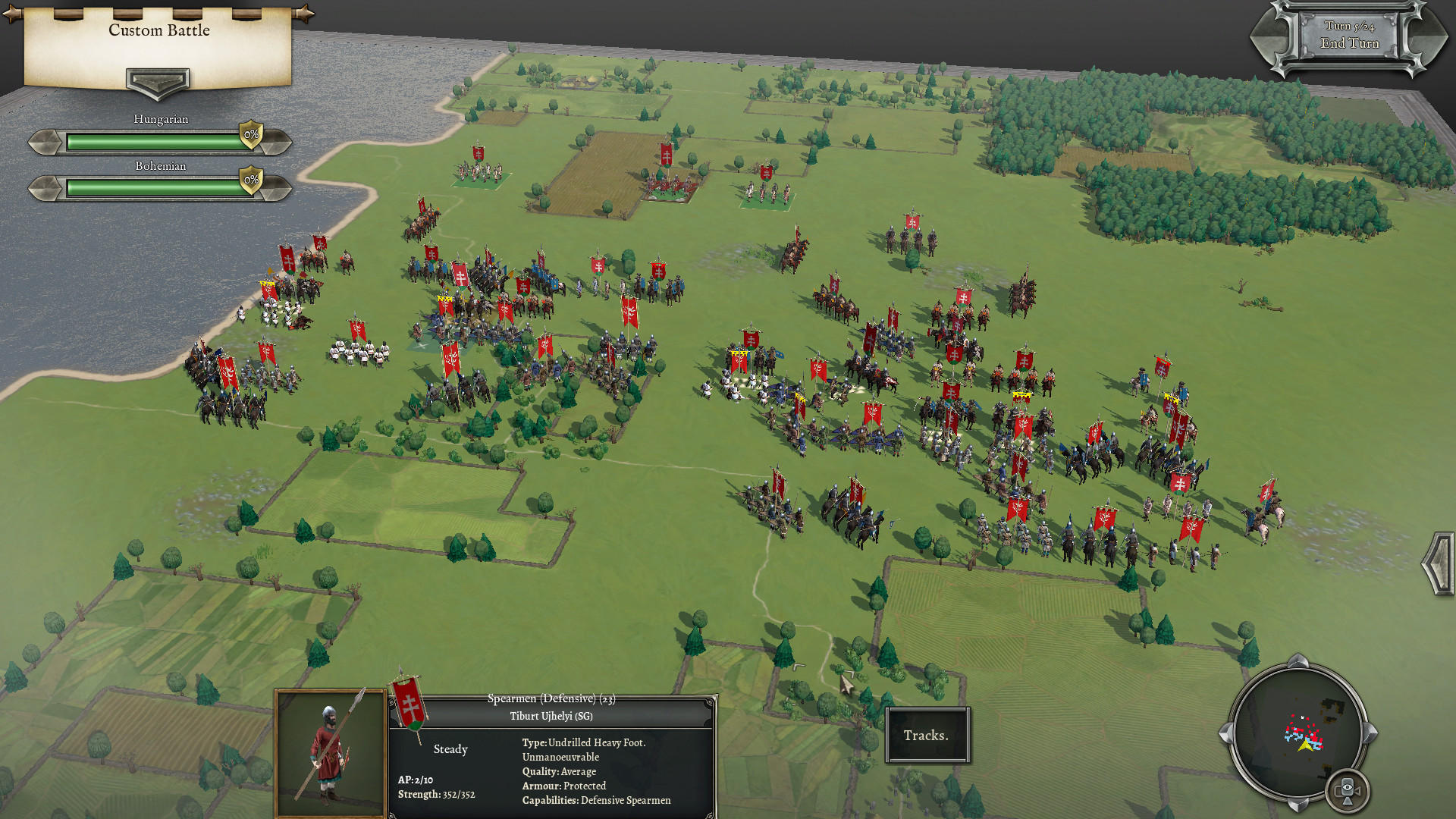Click the Hungarian 0% shield emblem
This screenshot has height=819, width=1456.
250,134
